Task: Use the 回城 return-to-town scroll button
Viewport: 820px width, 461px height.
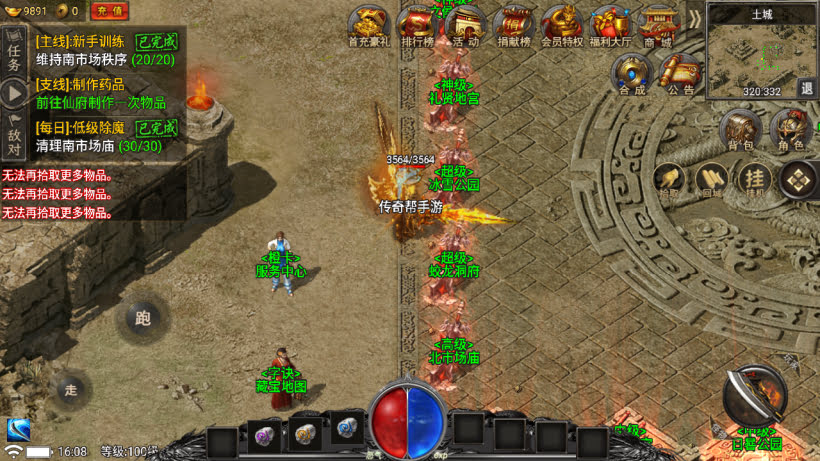Action: pos(711,180)
